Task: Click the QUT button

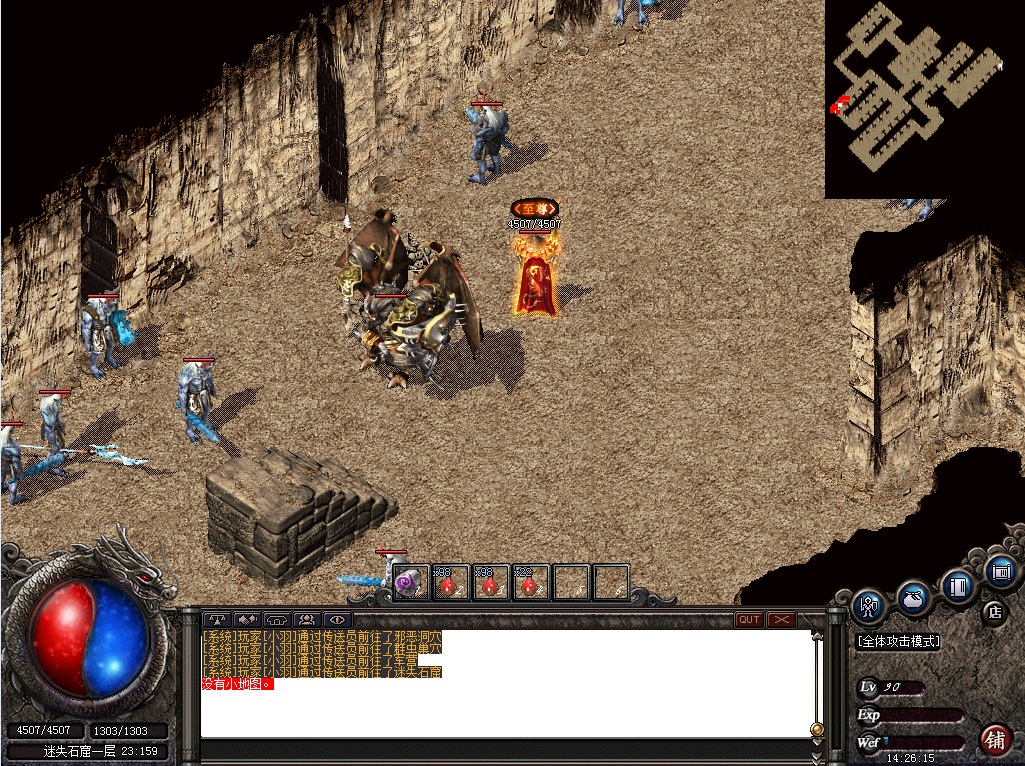Action: coord(749,620)
